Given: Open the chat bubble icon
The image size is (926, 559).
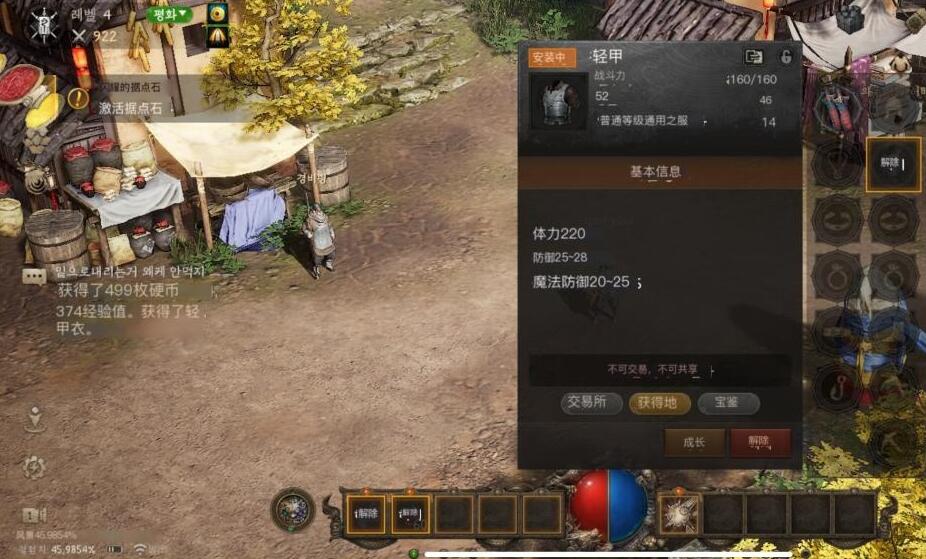Looking at the screenshot, I should [35, 276].
